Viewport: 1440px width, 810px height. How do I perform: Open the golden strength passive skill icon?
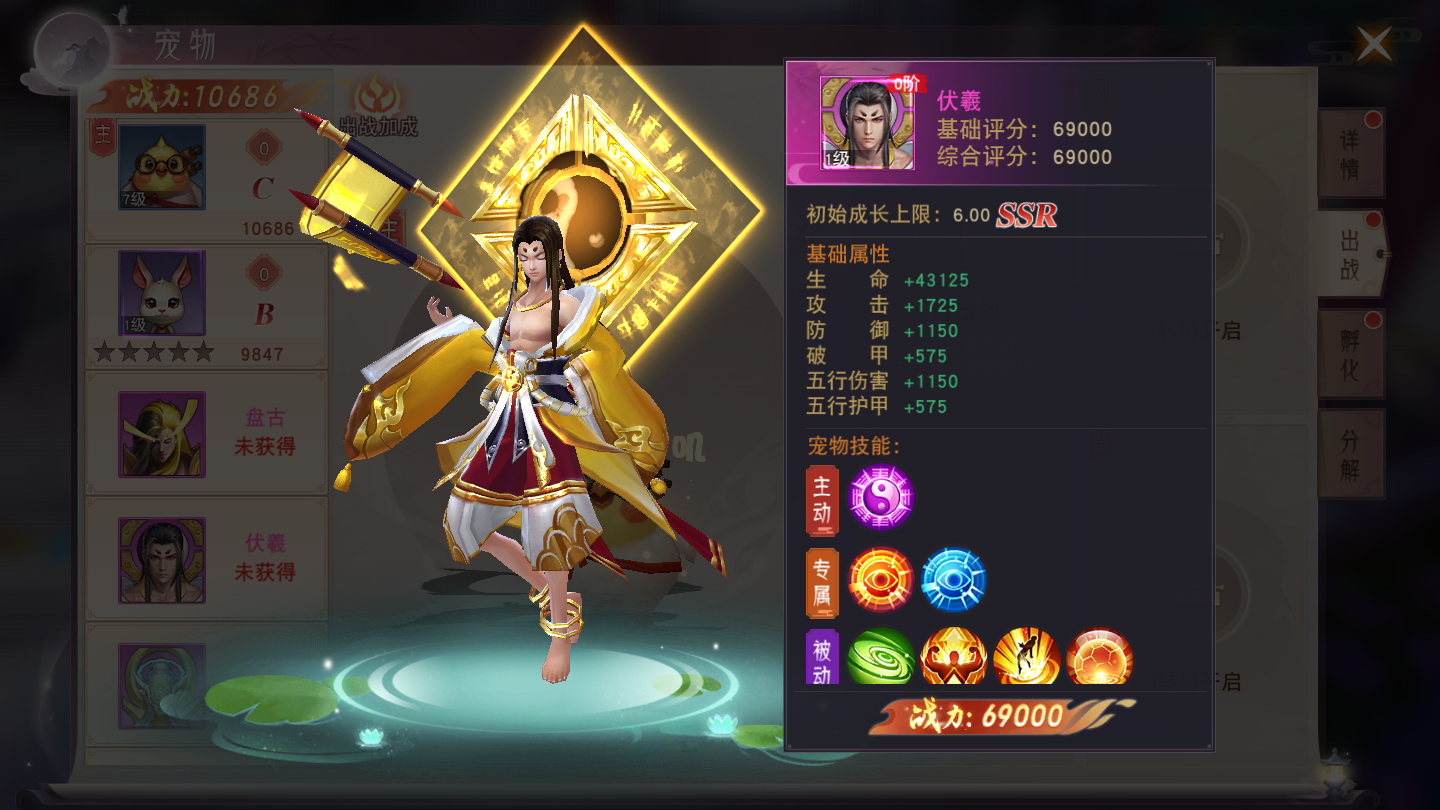[953, 658]
